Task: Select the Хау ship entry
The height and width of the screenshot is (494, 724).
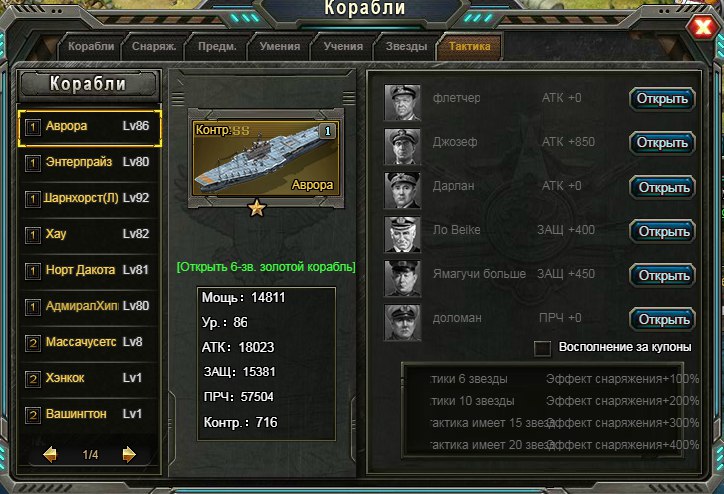Action: click(x=90, y=234)
